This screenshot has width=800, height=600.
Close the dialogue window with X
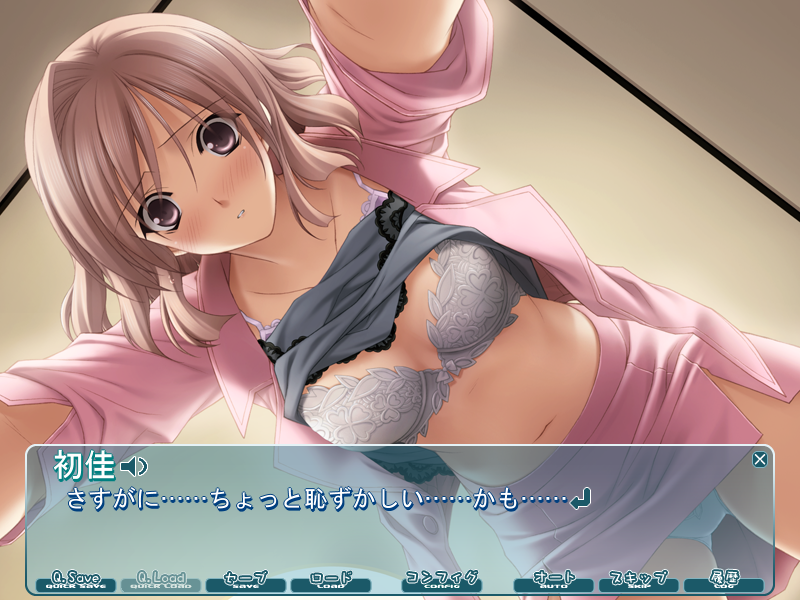click(x=760, y=460)
